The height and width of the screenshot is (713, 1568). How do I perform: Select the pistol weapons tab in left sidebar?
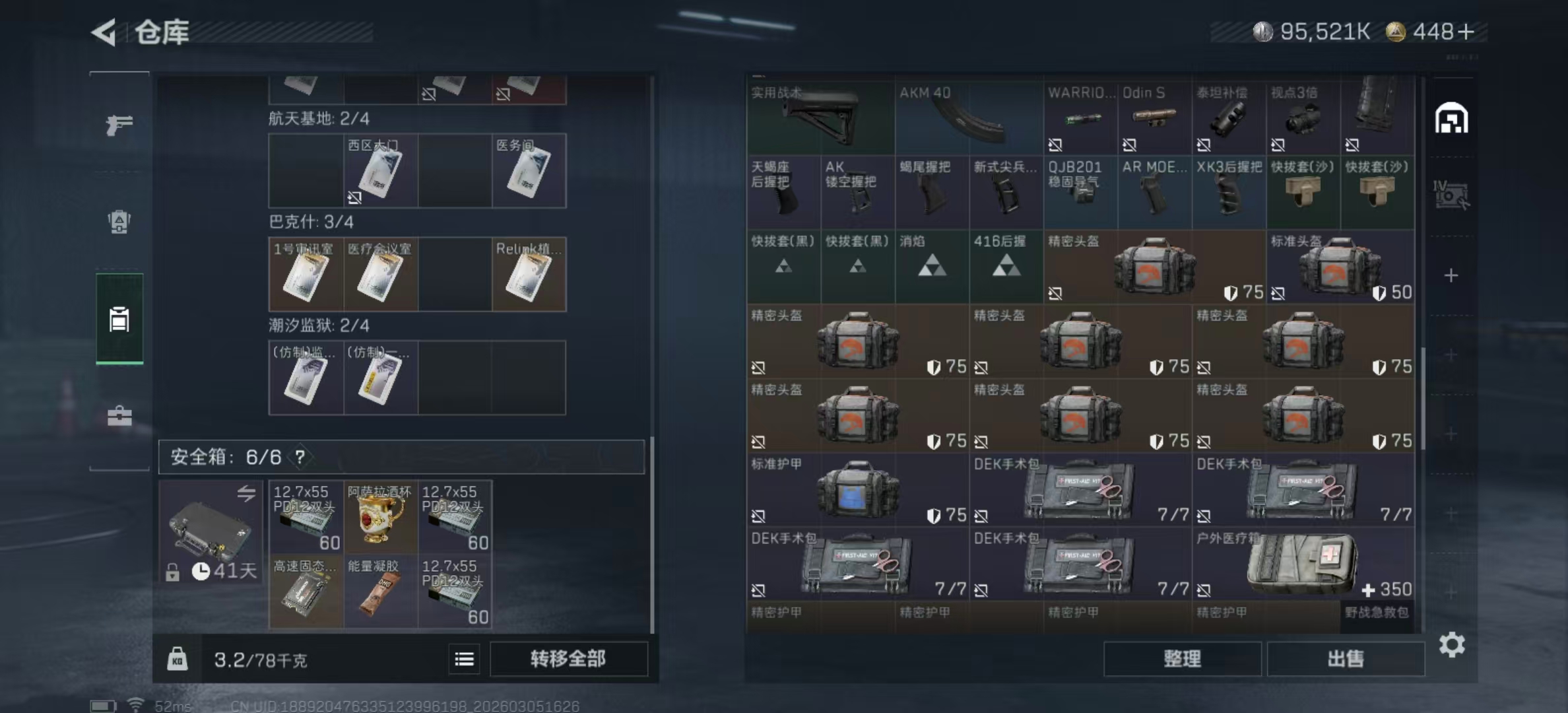pyautogui.click(x=119, y=124)
